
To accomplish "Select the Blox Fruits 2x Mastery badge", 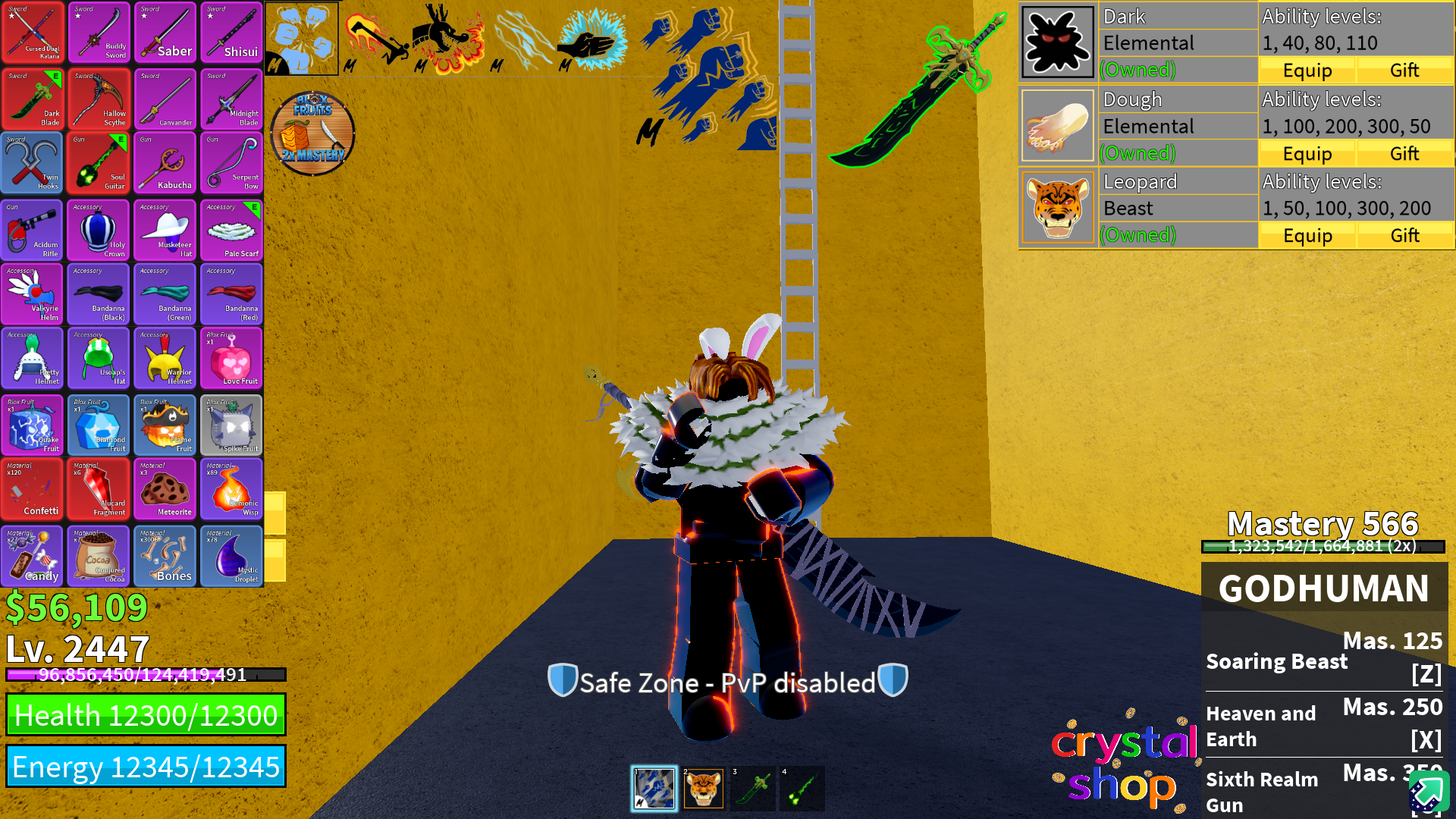I will pos(312,133).
